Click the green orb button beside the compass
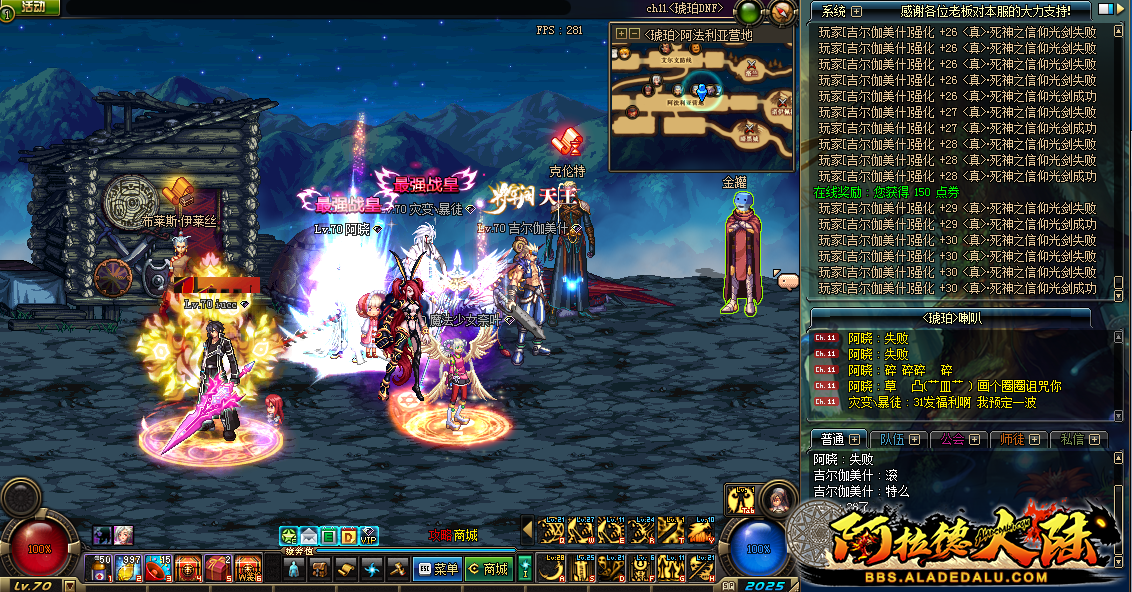Image resolution: width=1132 pixels, height=592 pixels. click(748, 13)
